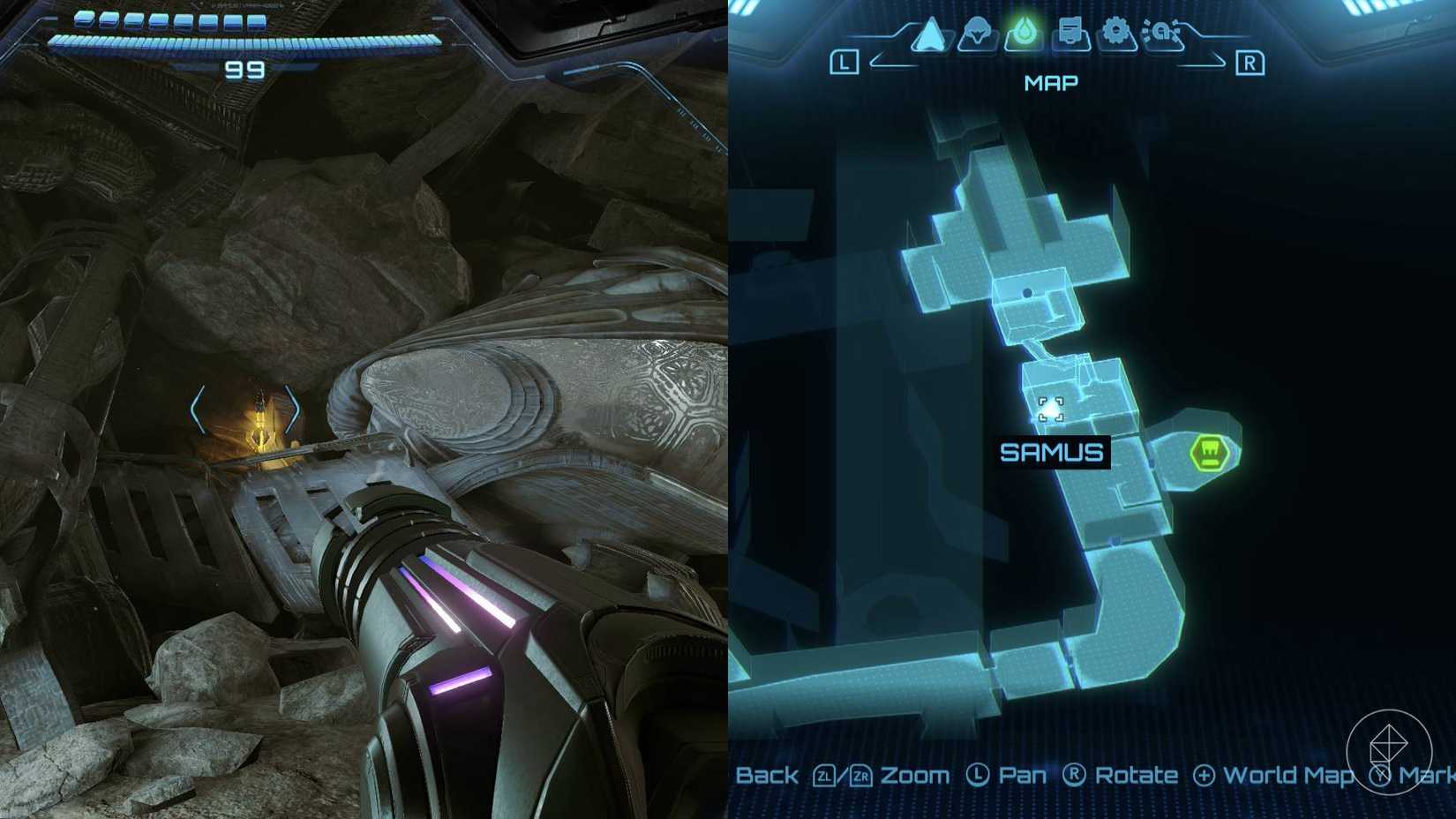The height and width of the screenshot is (819, 1456).
Task: Click the Back option on bottom bar
Action: coord(770,775)
